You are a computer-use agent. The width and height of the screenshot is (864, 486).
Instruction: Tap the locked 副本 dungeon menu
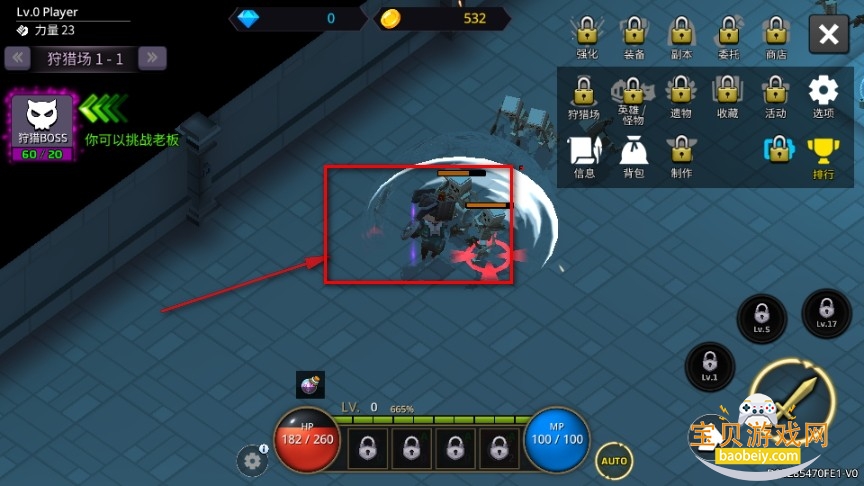(682, 35)
